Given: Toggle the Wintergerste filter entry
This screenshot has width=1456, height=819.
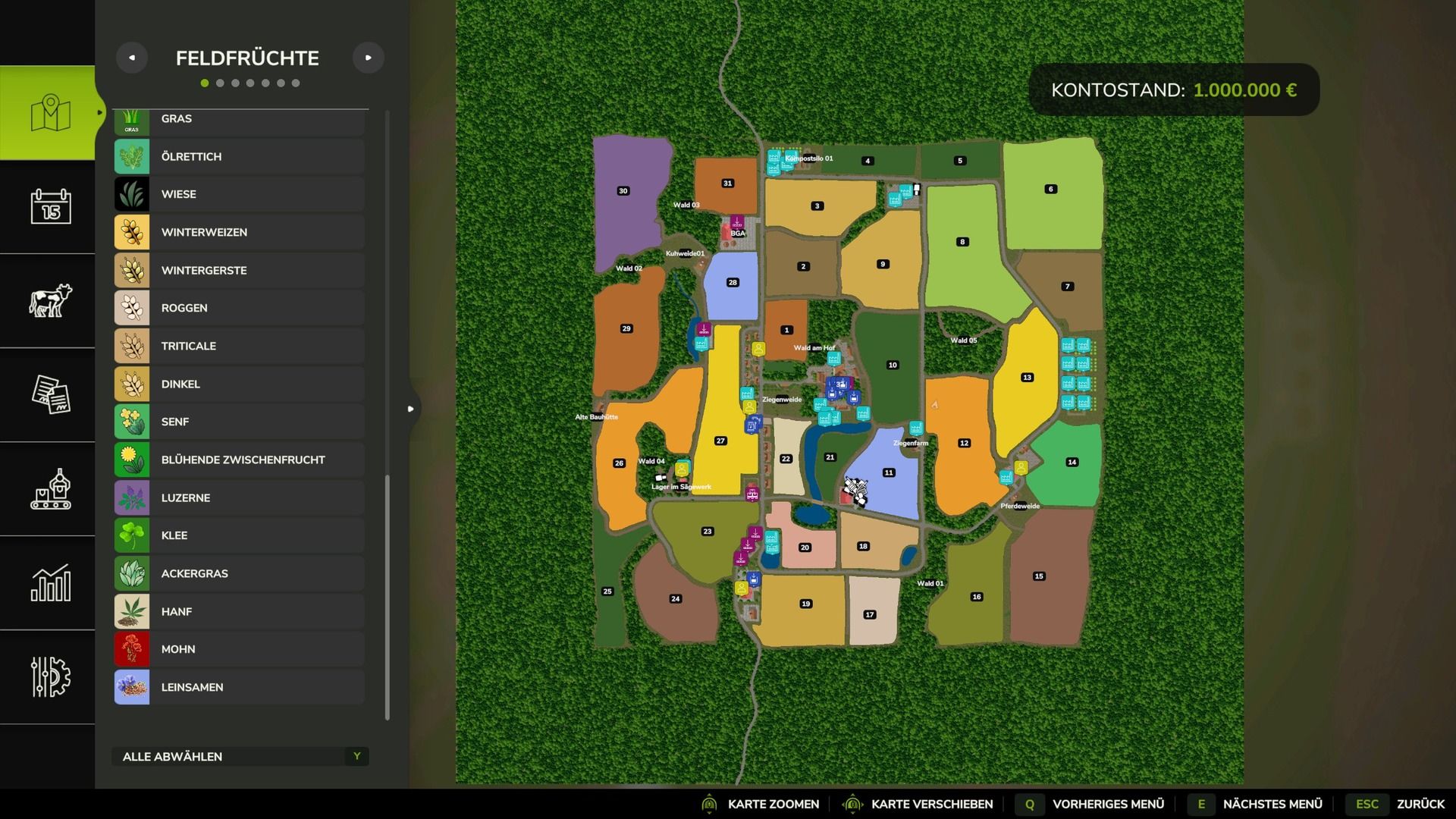Looking at the screenshot, I should pyautogui.click(x=239, y=270).
